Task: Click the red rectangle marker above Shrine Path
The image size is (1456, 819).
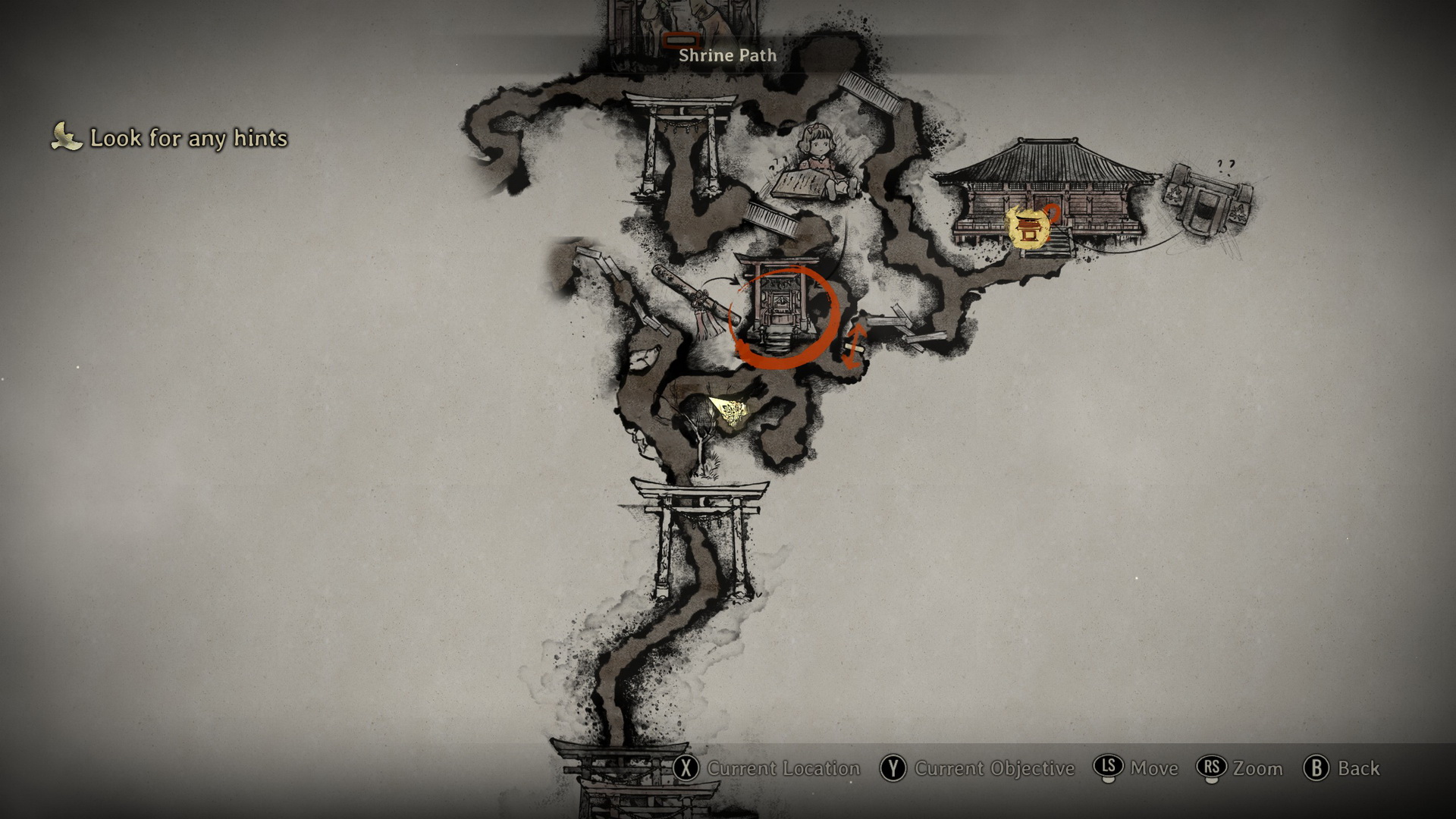Action: tap(680, 40)
